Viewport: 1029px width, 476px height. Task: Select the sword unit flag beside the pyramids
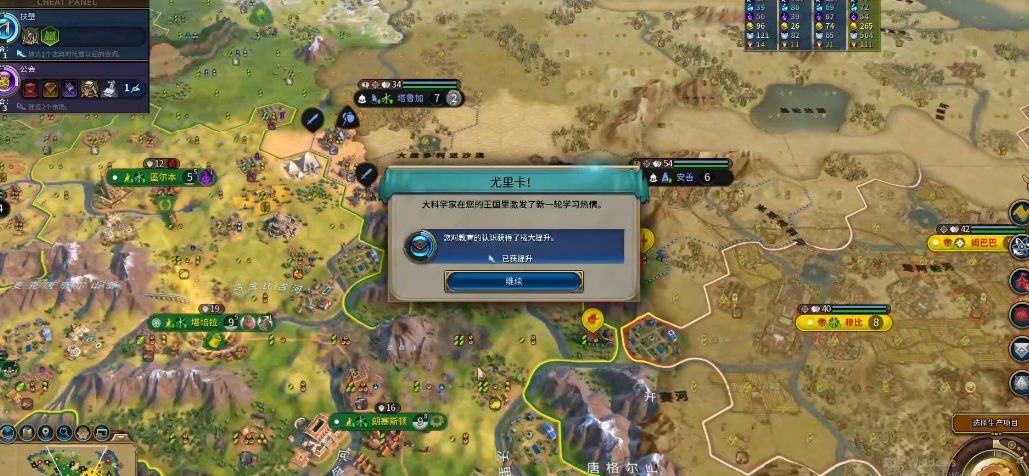pos(312,119)
